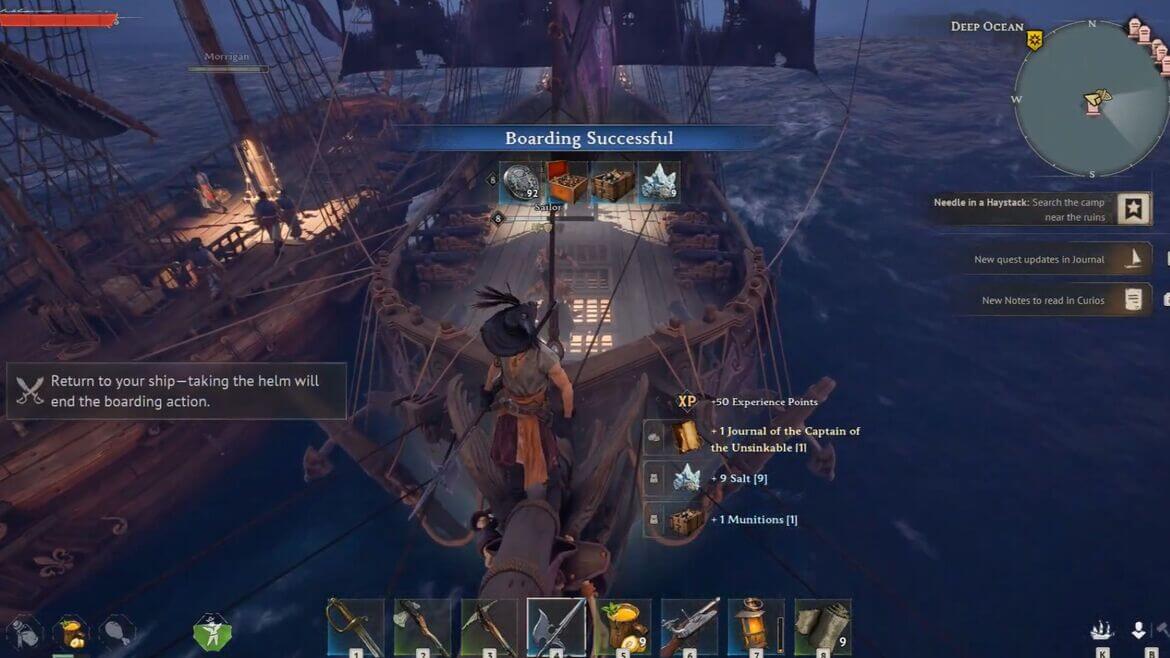Open the Deep Ocean compass minimap
The image size is (1170, 658).
pyautogui.click(x=1091, y=99)
